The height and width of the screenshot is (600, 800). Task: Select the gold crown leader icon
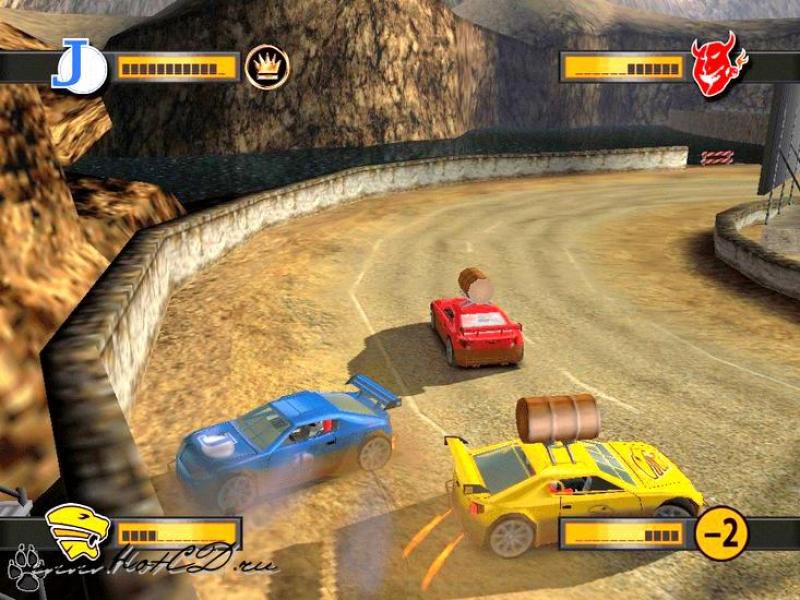click(x=267, y=67)
